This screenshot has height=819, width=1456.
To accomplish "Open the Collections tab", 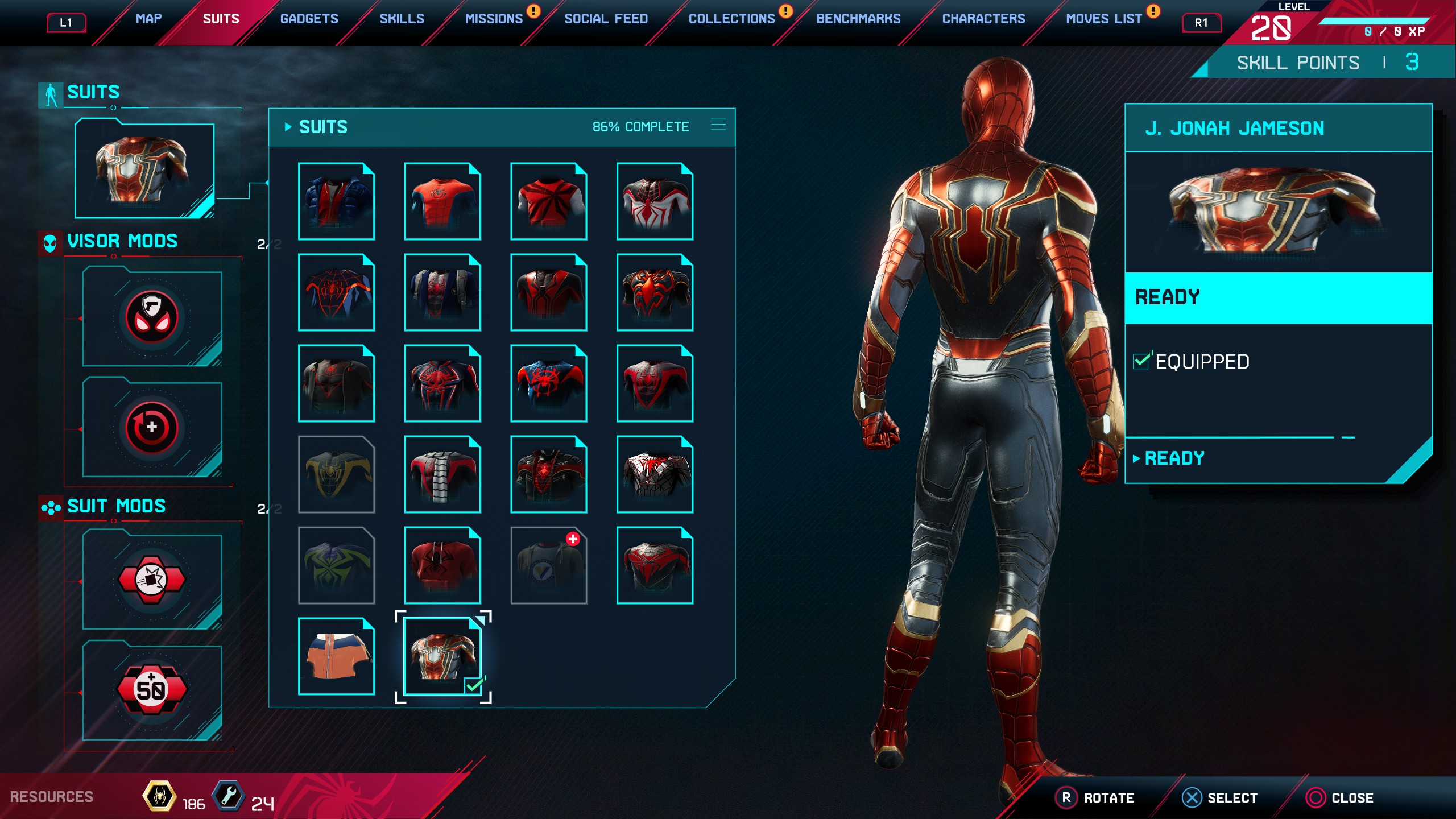I will (731, 19).
